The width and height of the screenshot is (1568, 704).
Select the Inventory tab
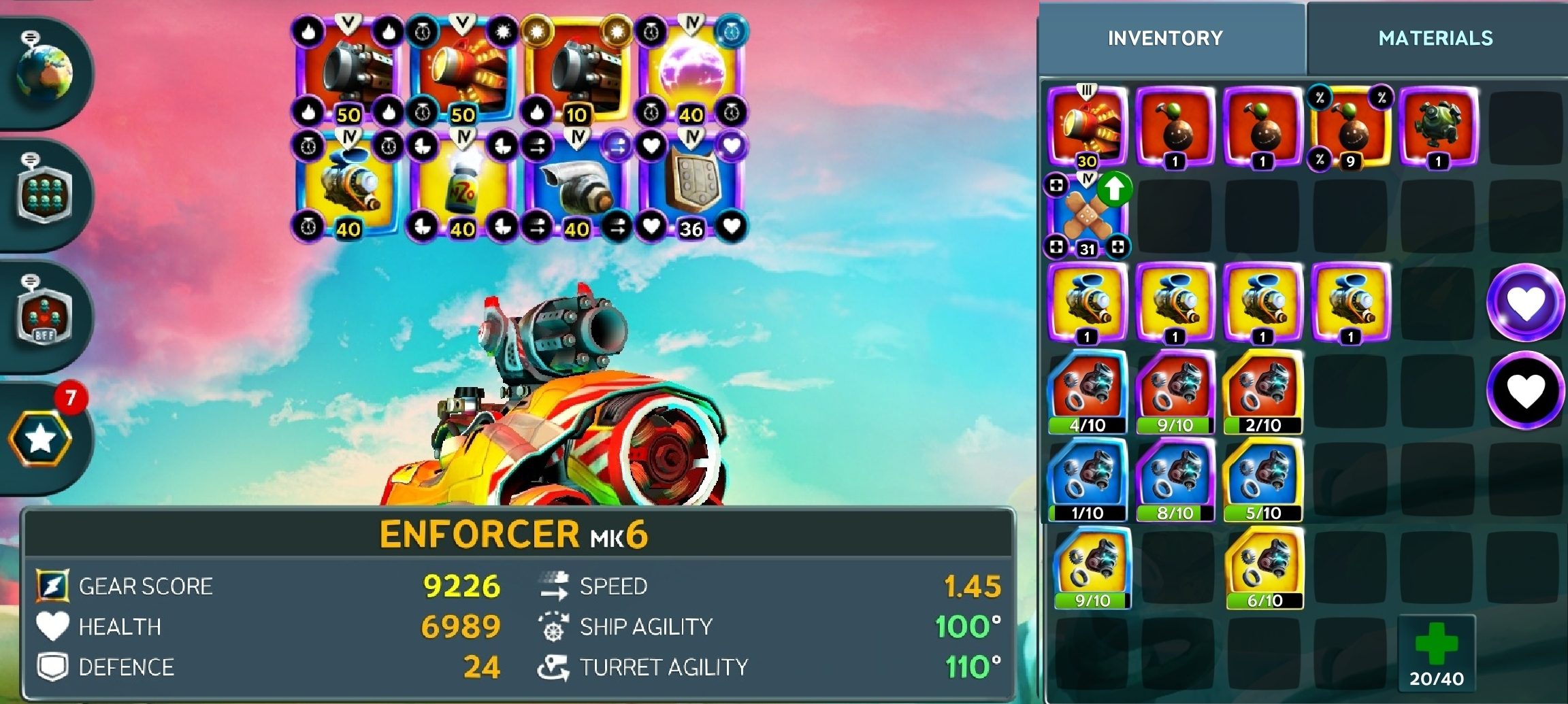(1165, 38)
